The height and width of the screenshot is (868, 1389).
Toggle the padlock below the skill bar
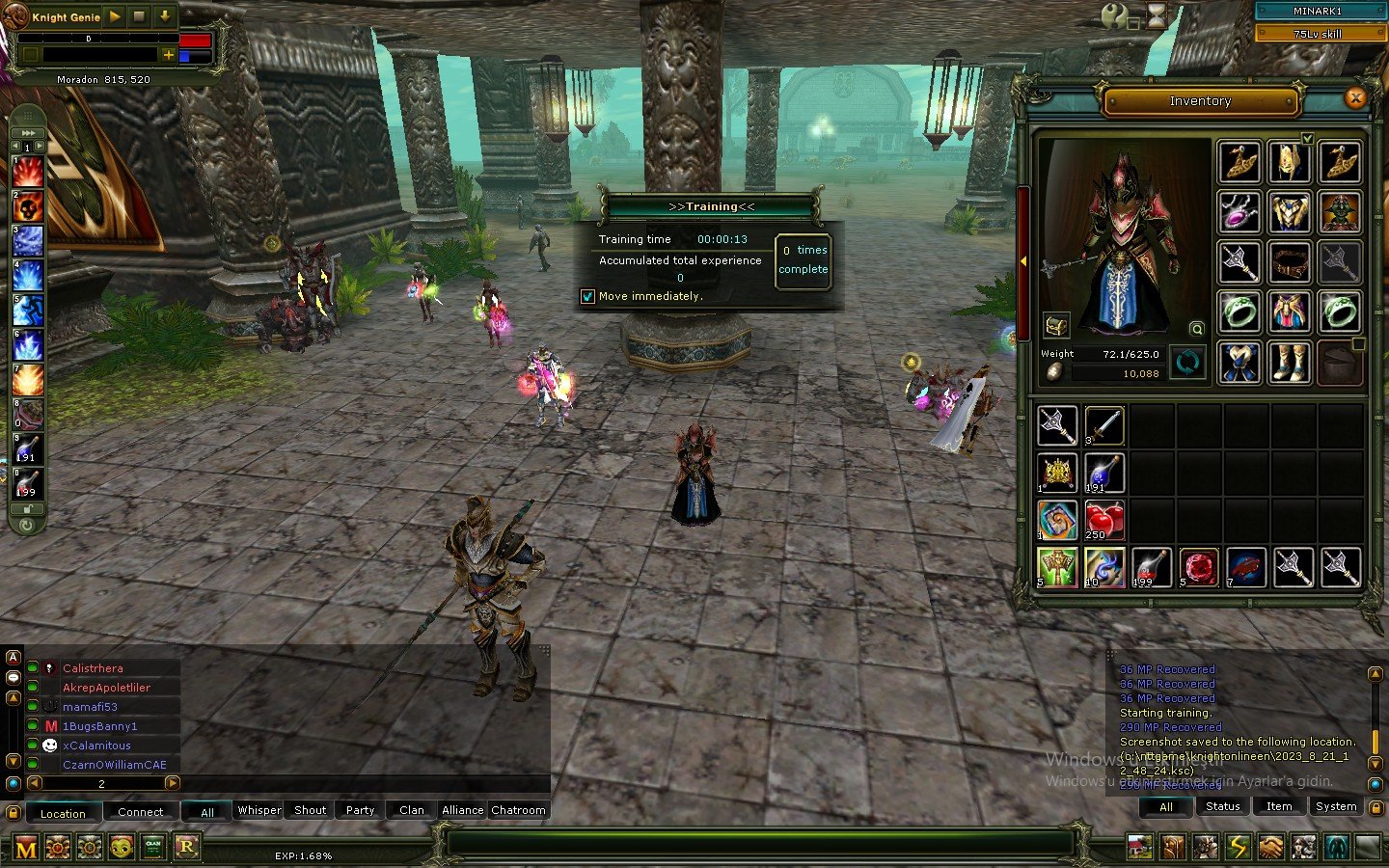point(26,508)
